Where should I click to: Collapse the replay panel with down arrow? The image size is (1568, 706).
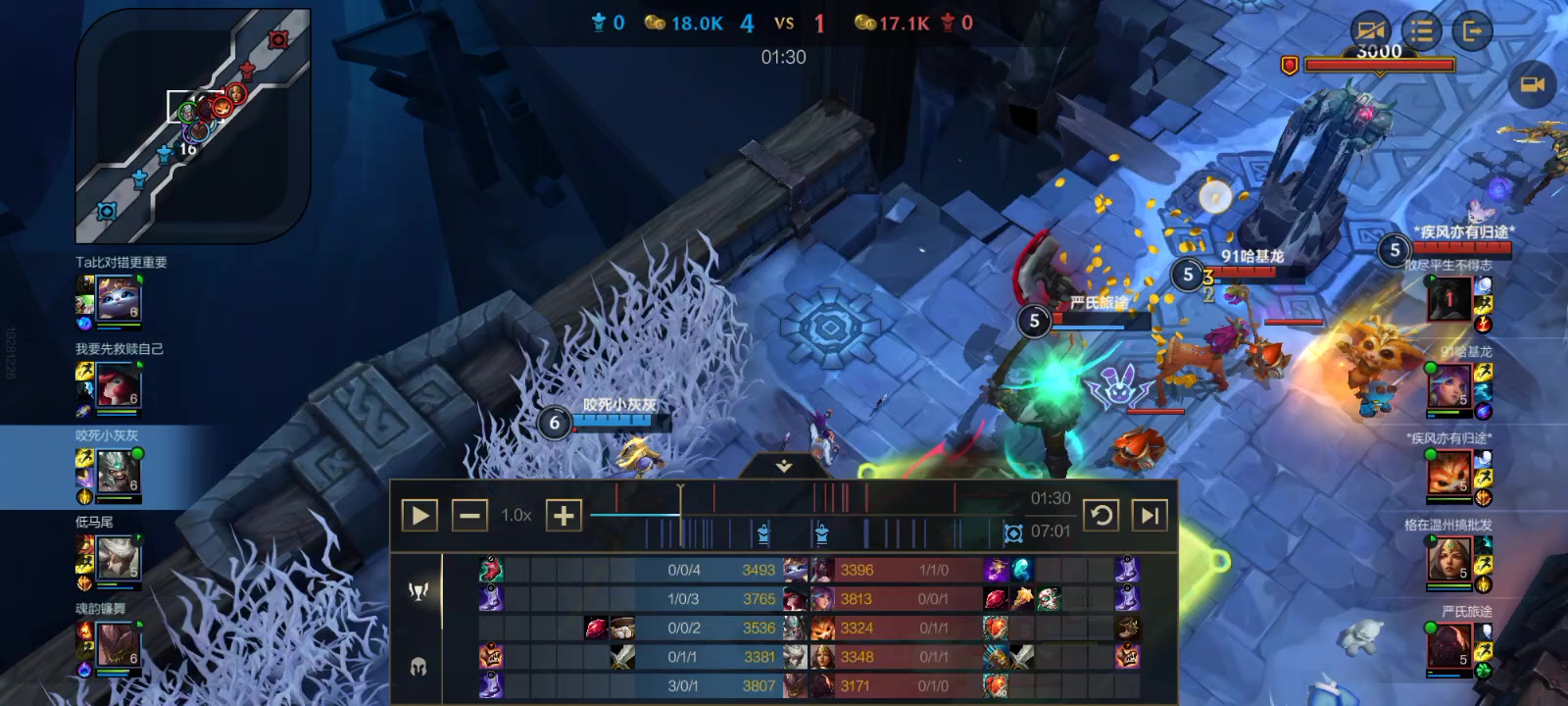(783, 467)
